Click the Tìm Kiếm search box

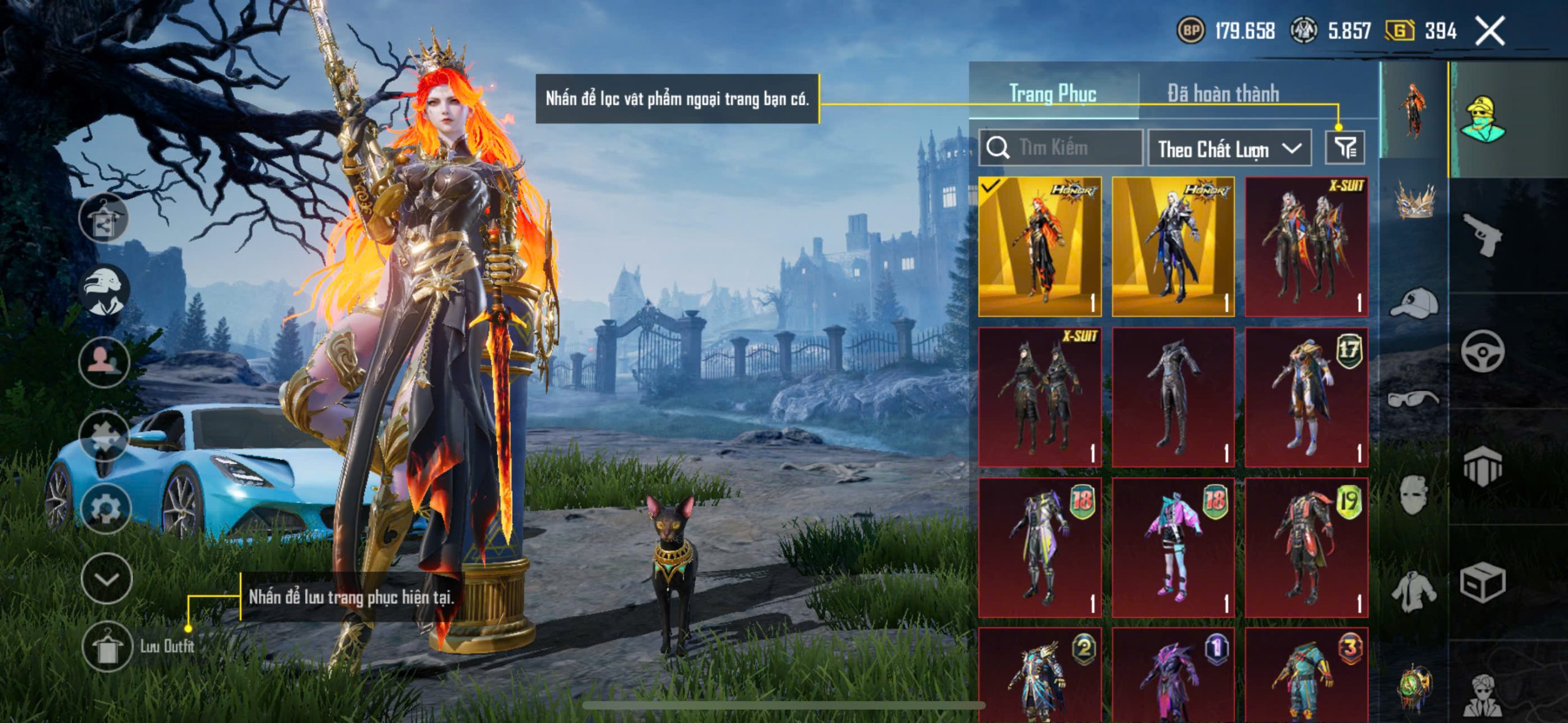click(x=1061, y=148)
